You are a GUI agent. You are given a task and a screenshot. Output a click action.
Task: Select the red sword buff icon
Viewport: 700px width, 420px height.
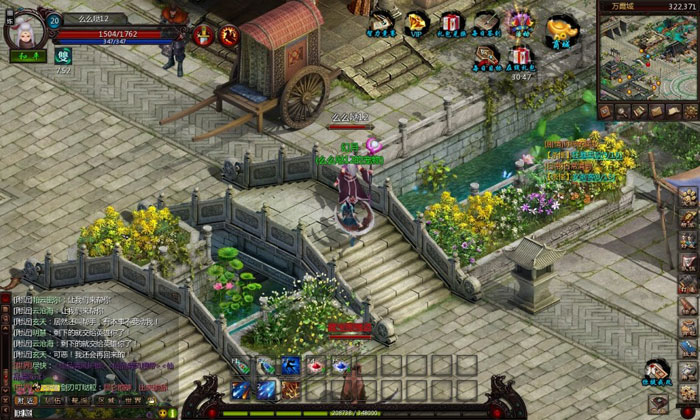pyautogui.click(x=205, y=35)
